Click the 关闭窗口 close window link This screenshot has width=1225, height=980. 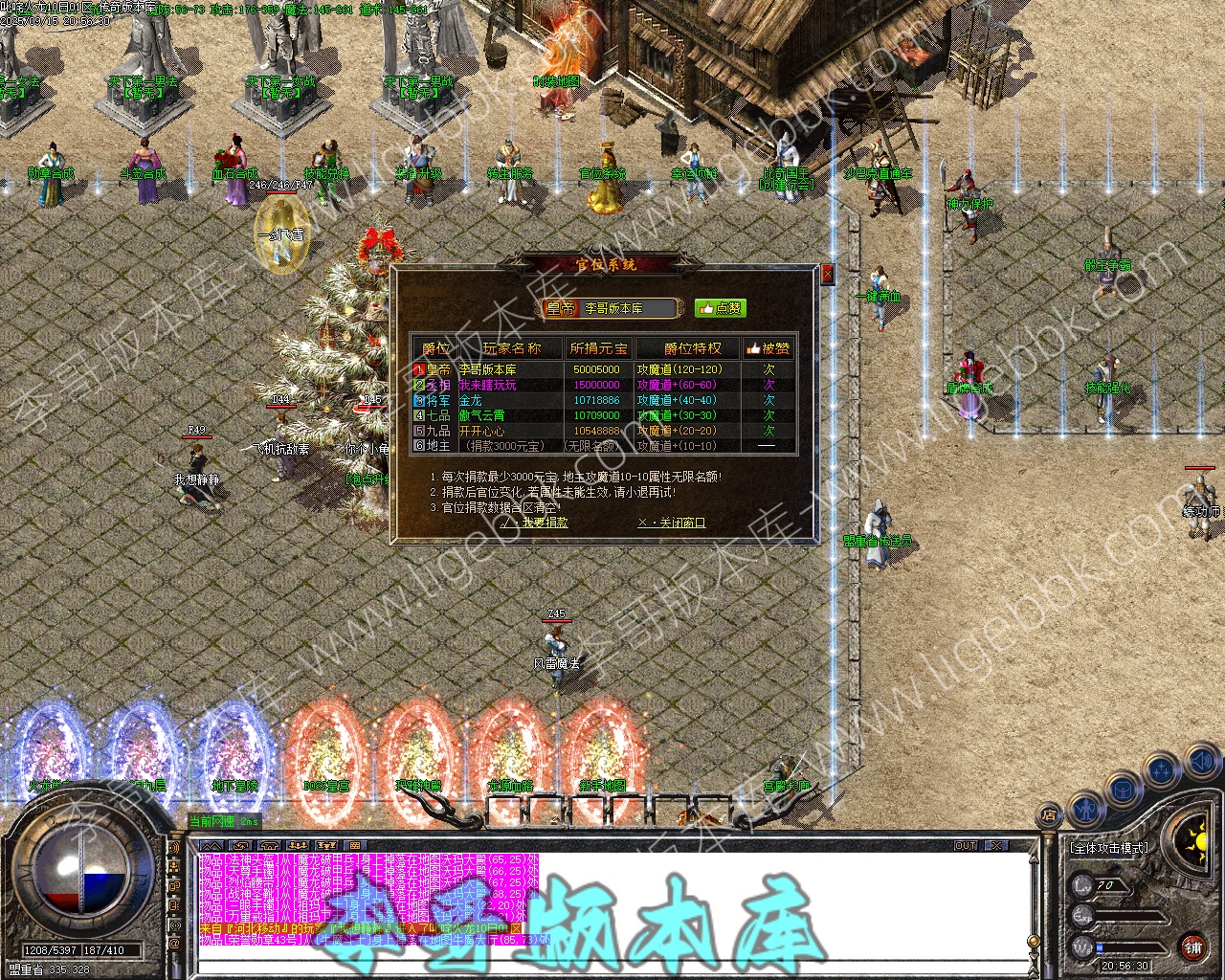(671, 523)
